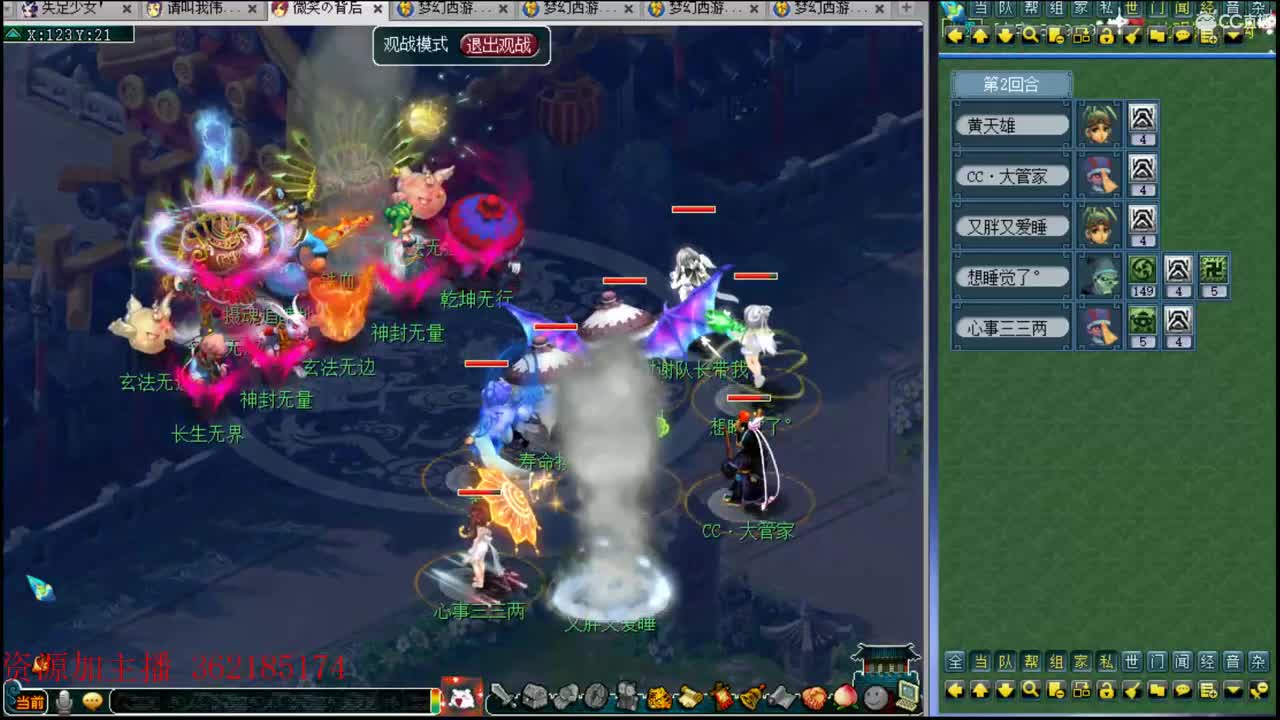
Task: Open the chat bubble emoticon picker
Action: 92,701
